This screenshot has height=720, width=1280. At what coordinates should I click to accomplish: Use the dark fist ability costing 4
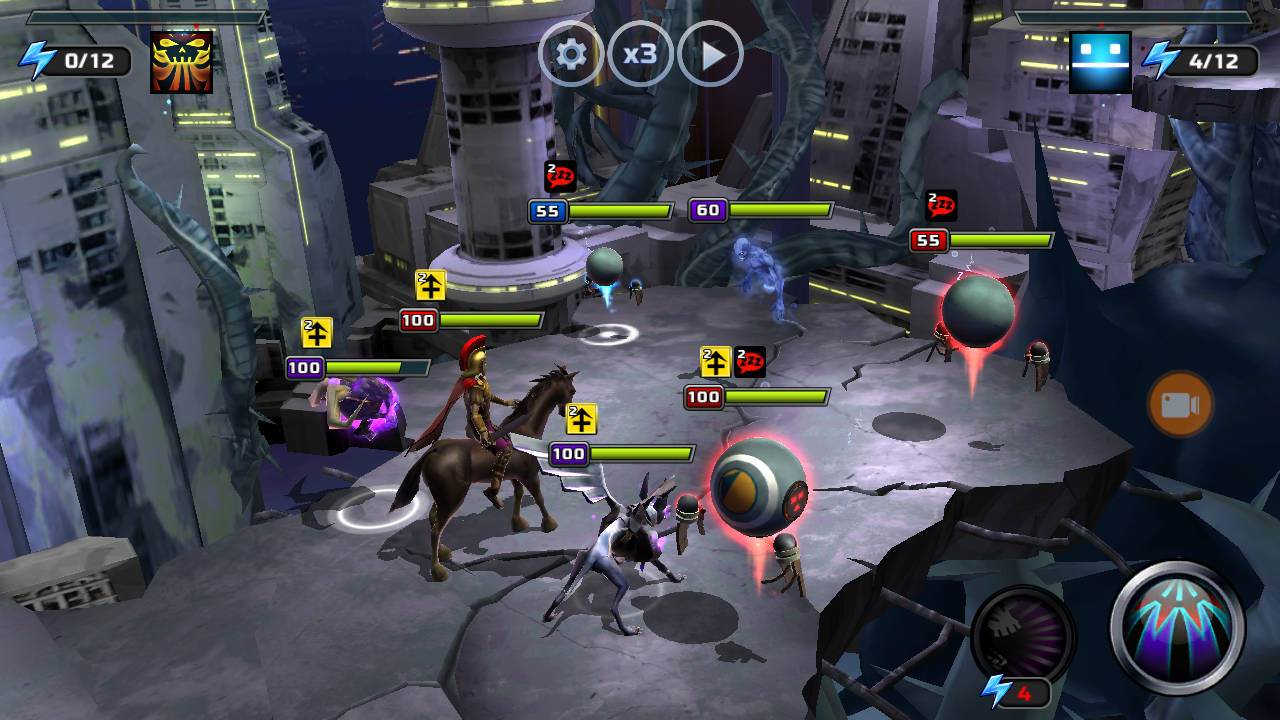tap(1022, 634)
